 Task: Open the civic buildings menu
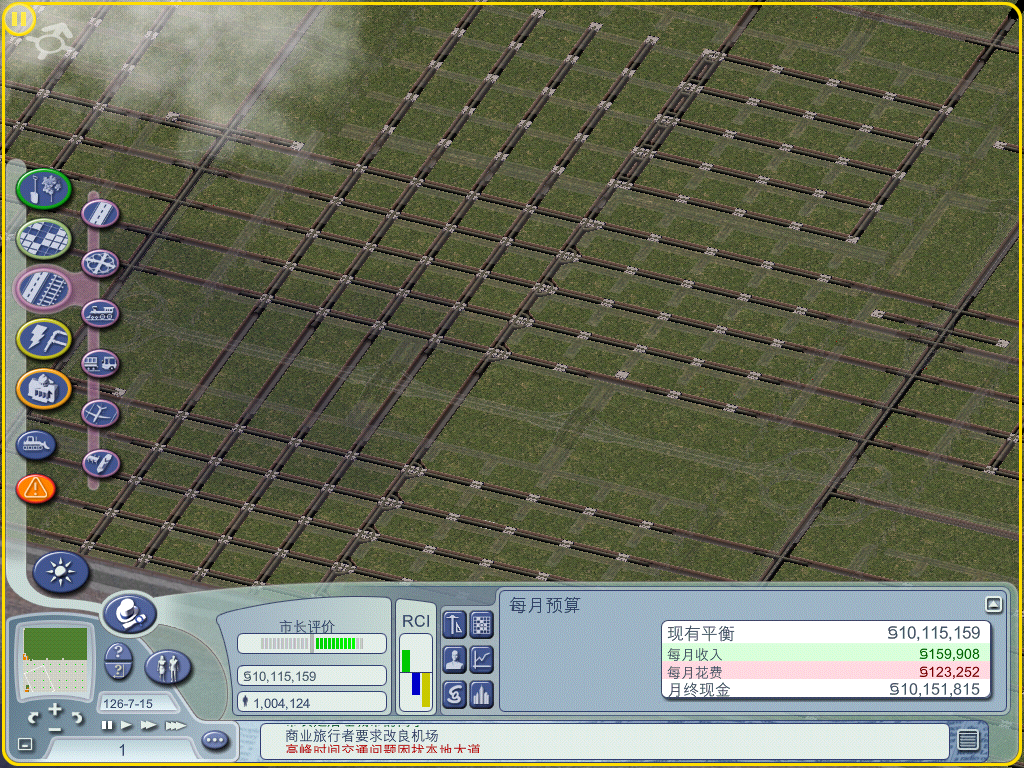coord(43,388)
